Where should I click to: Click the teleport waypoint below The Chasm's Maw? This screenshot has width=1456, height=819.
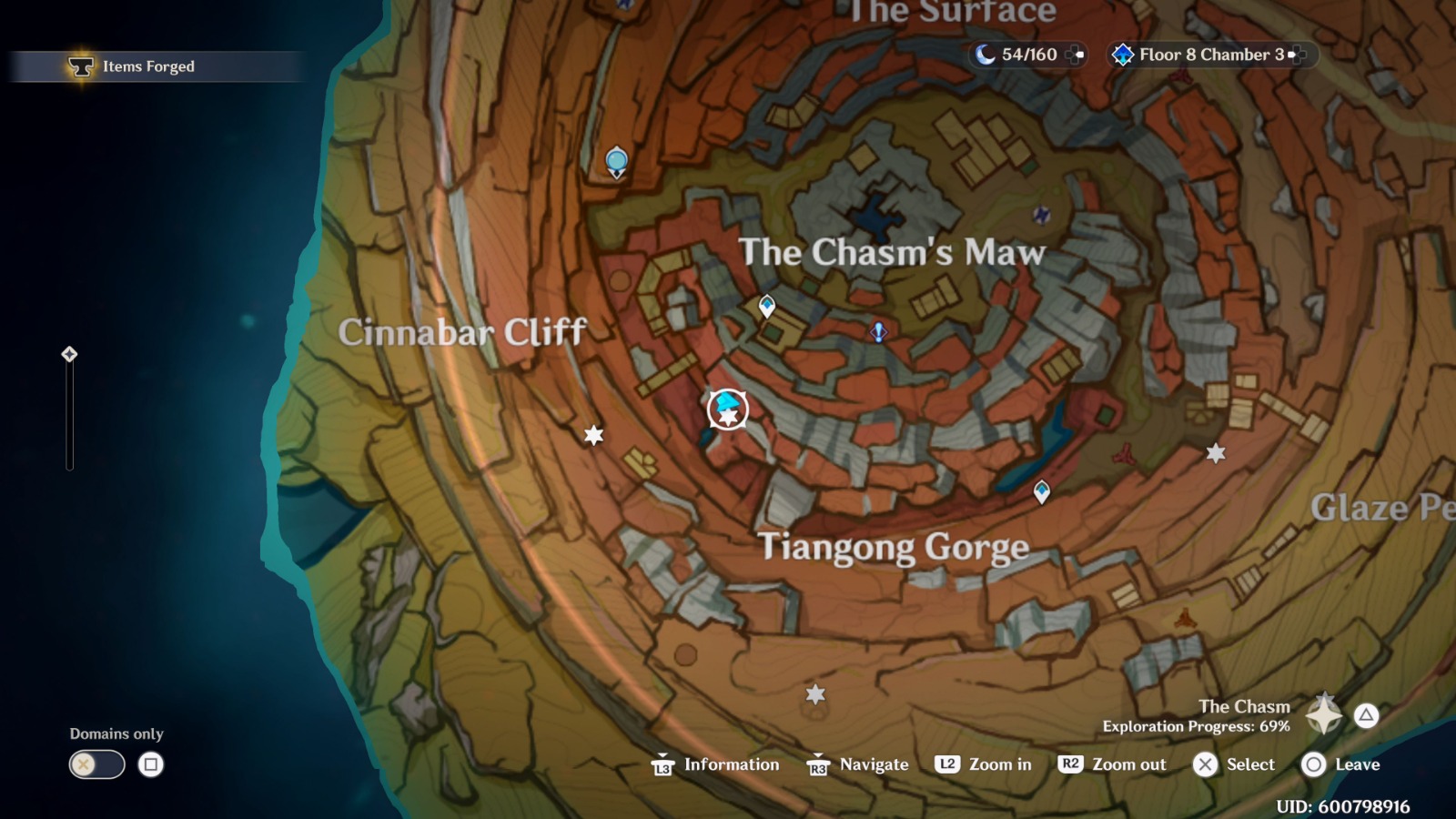click(x=766, y=305)
